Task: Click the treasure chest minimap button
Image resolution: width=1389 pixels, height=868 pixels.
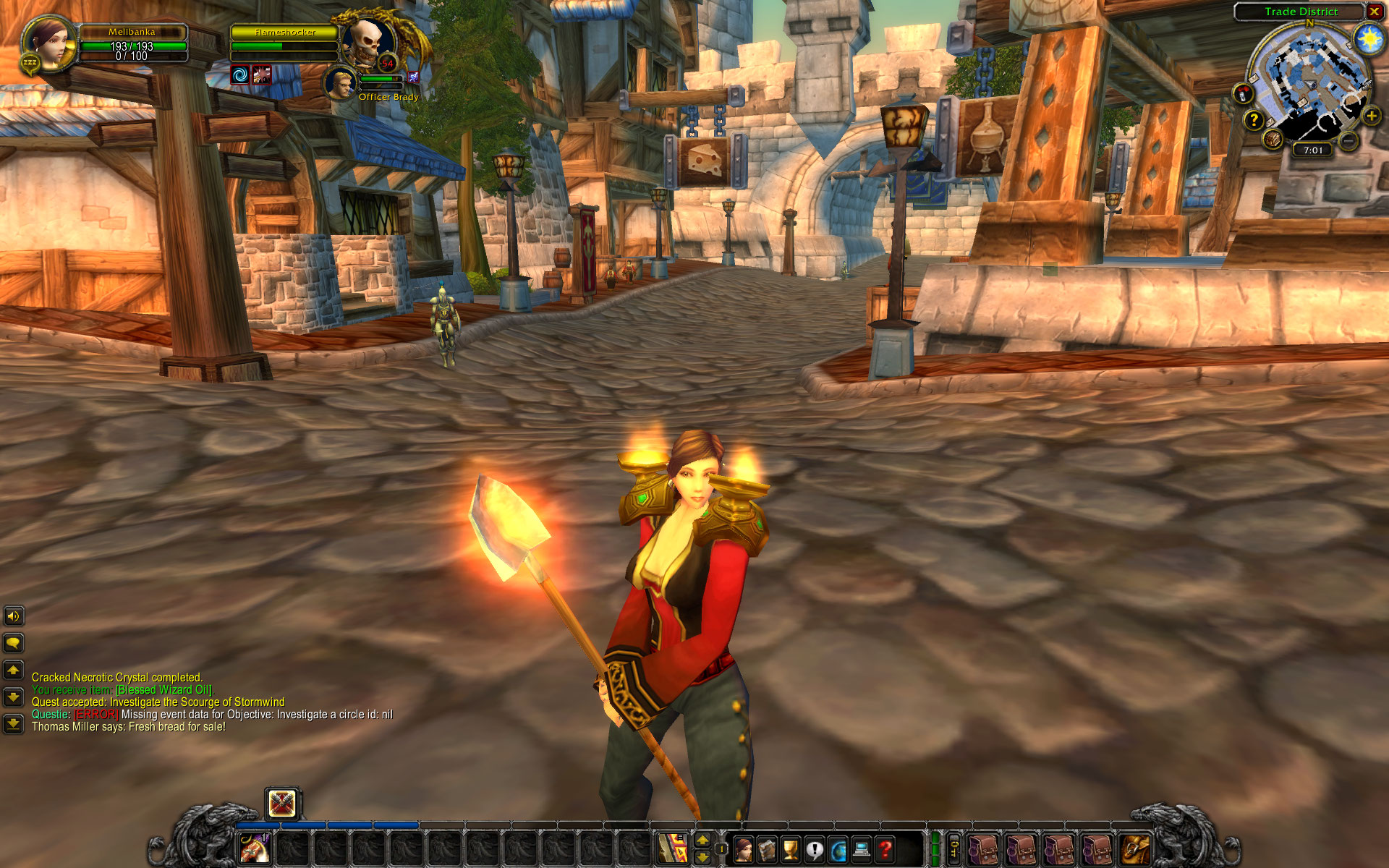Action: click(x=1273, y=138)
